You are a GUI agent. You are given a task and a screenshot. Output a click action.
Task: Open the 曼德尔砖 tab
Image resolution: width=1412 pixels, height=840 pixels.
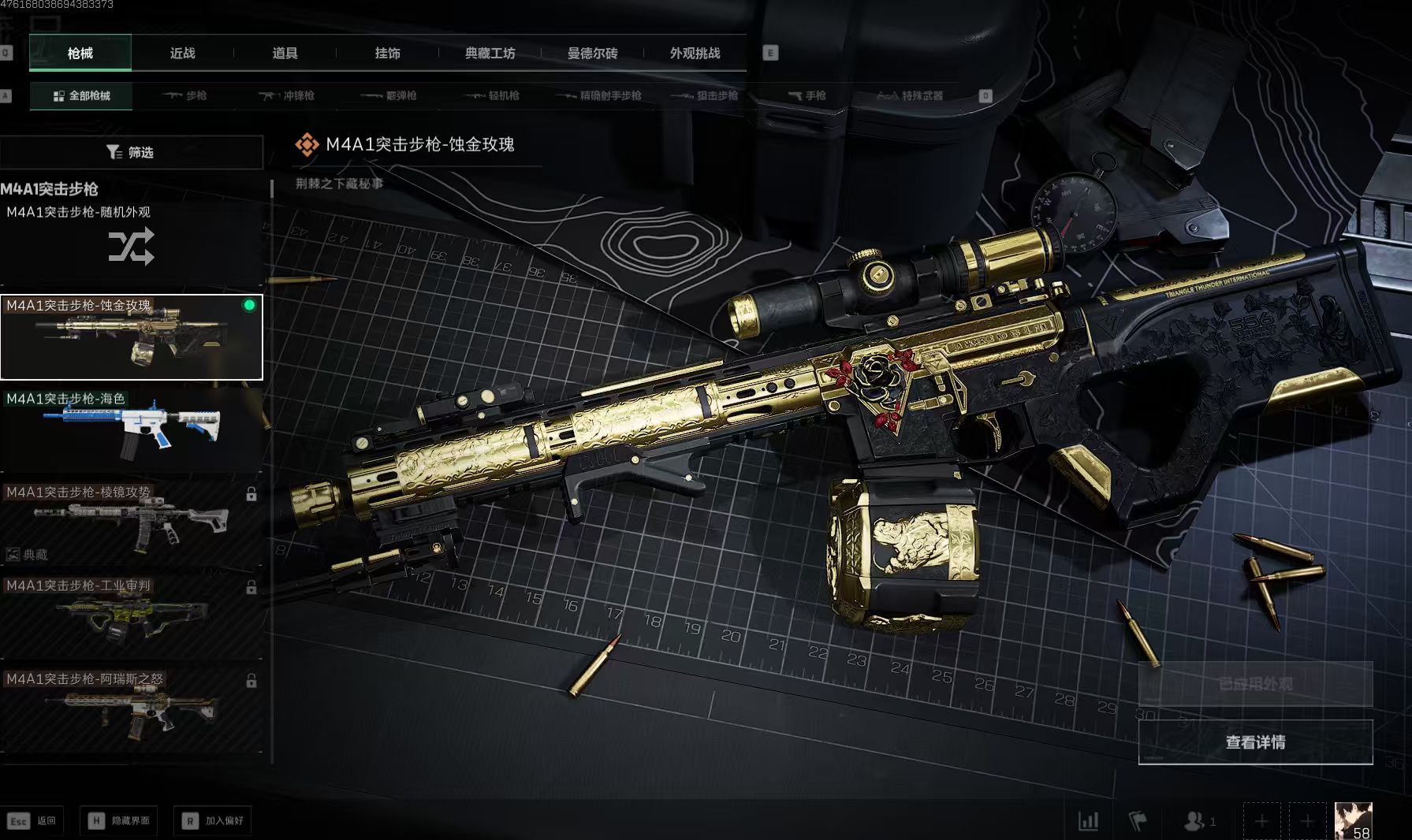coord(592,54)
